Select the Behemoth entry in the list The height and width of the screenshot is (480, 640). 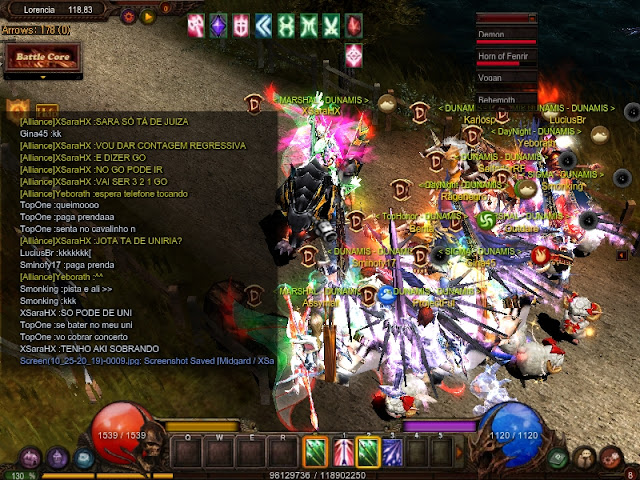click(x=507, y=99)
